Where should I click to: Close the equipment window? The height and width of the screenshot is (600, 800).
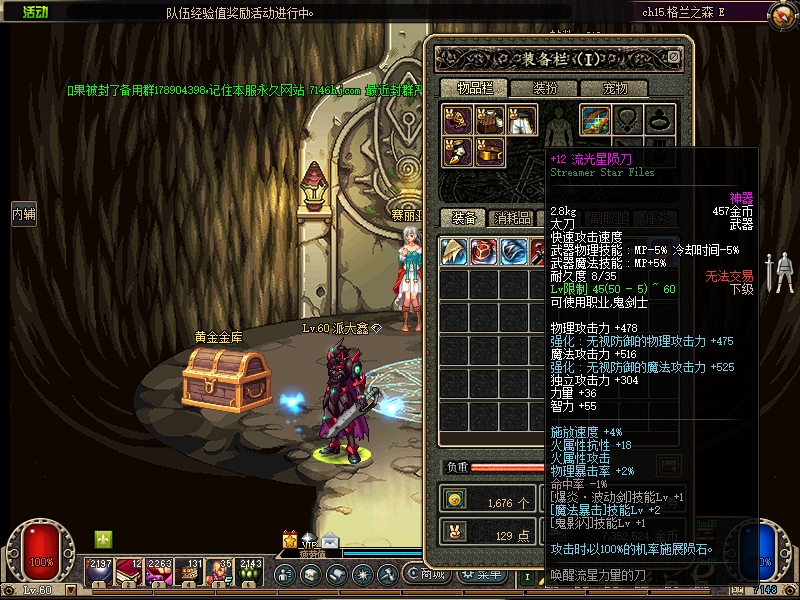click(x=674, y=58)
